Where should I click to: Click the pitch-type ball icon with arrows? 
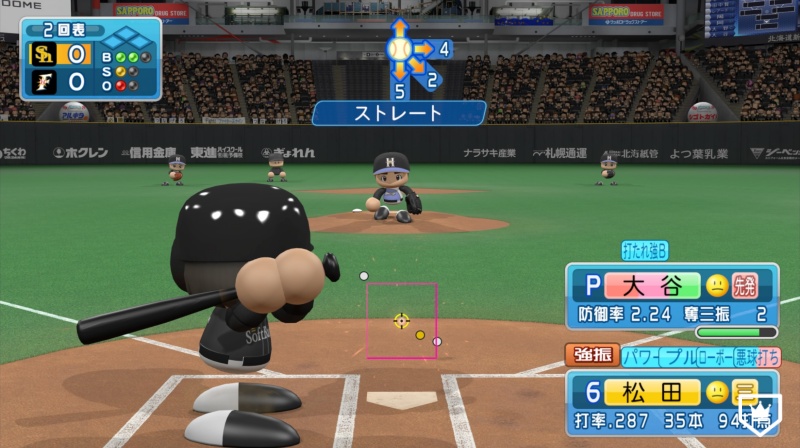[x=400, y=48]
